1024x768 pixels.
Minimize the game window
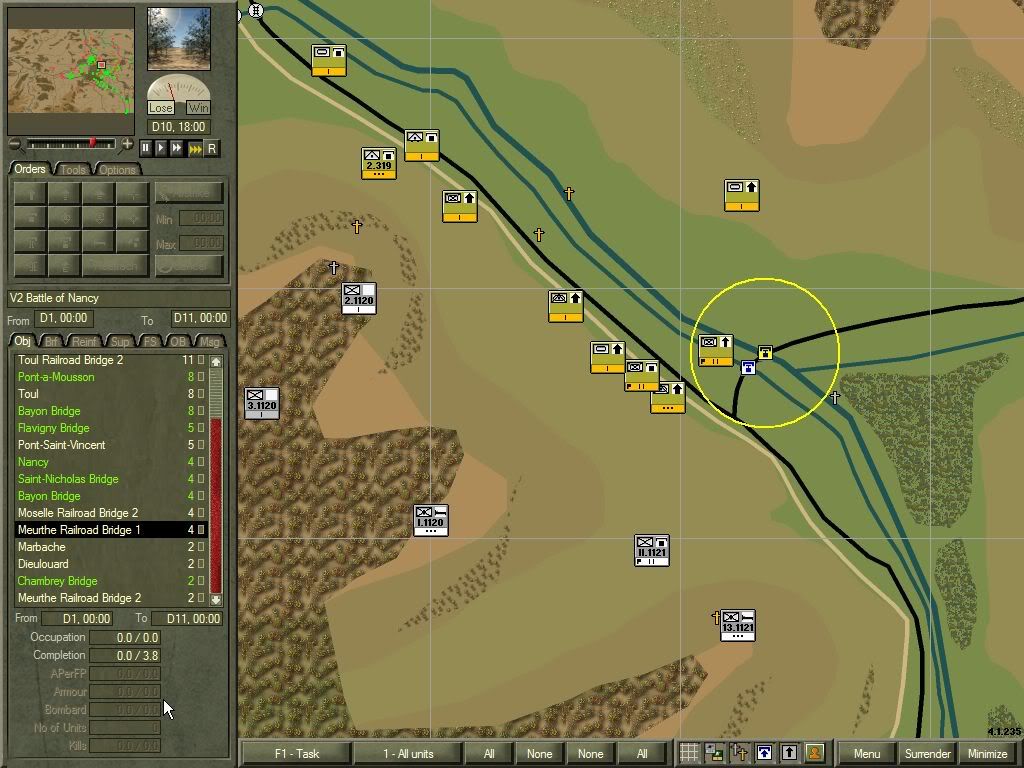(988, 754)
